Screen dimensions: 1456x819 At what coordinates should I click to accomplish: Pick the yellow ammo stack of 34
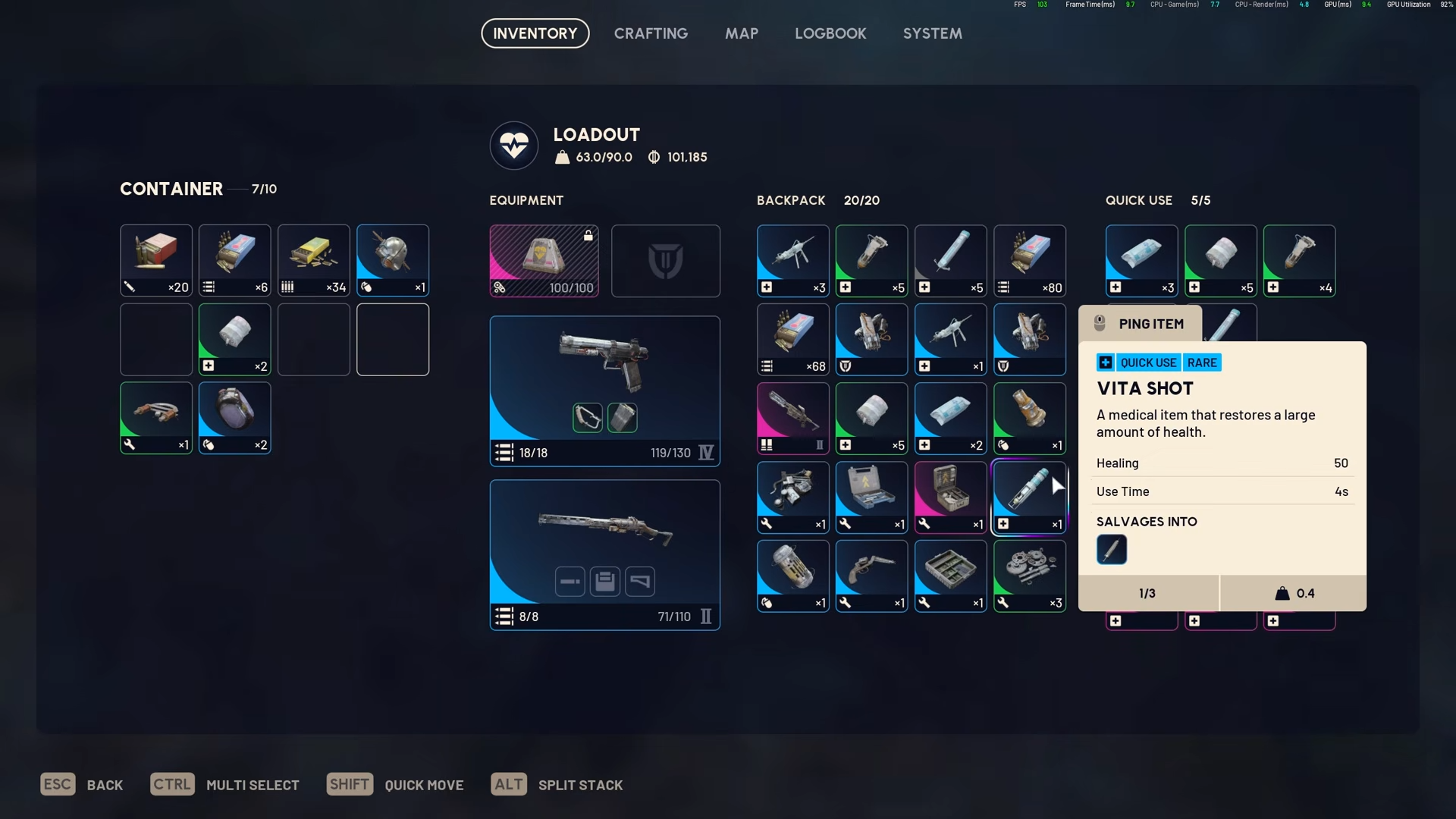[313, 260]
